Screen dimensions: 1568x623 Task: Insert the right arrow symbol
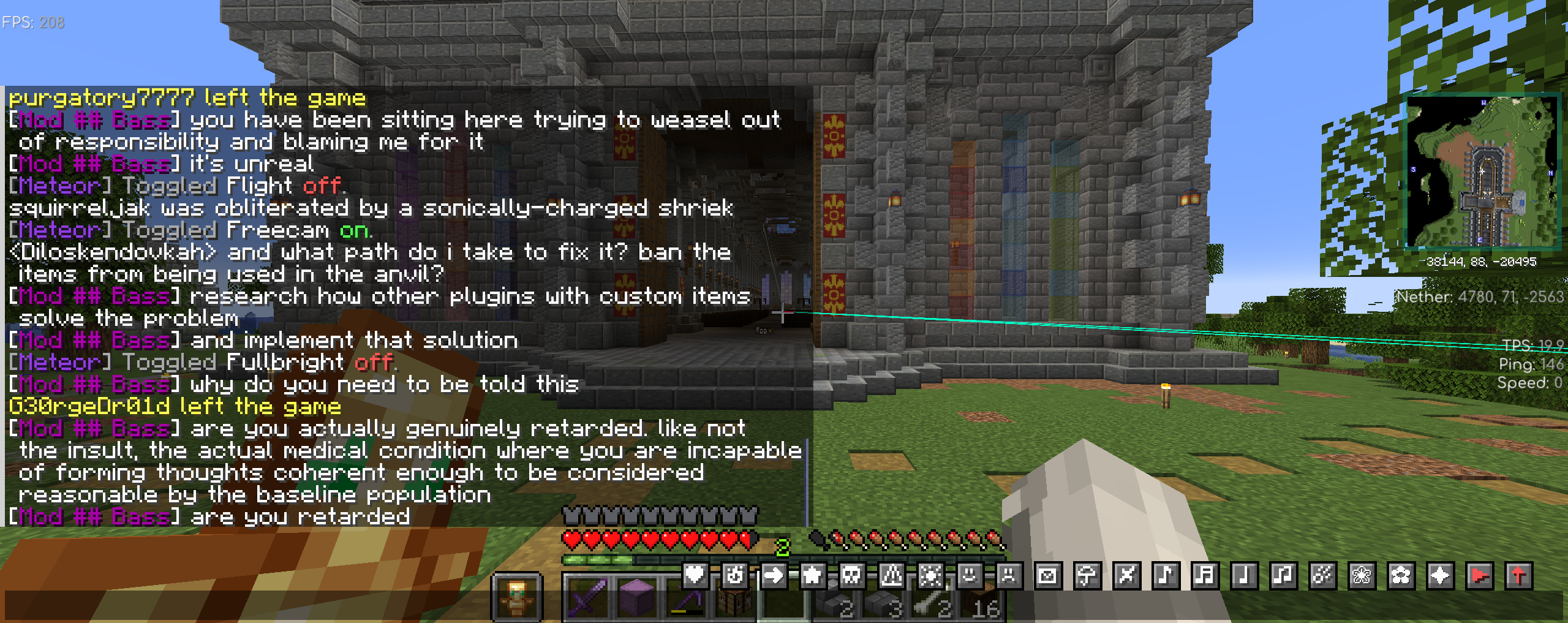pyautogui.click(x=774, y=575)
